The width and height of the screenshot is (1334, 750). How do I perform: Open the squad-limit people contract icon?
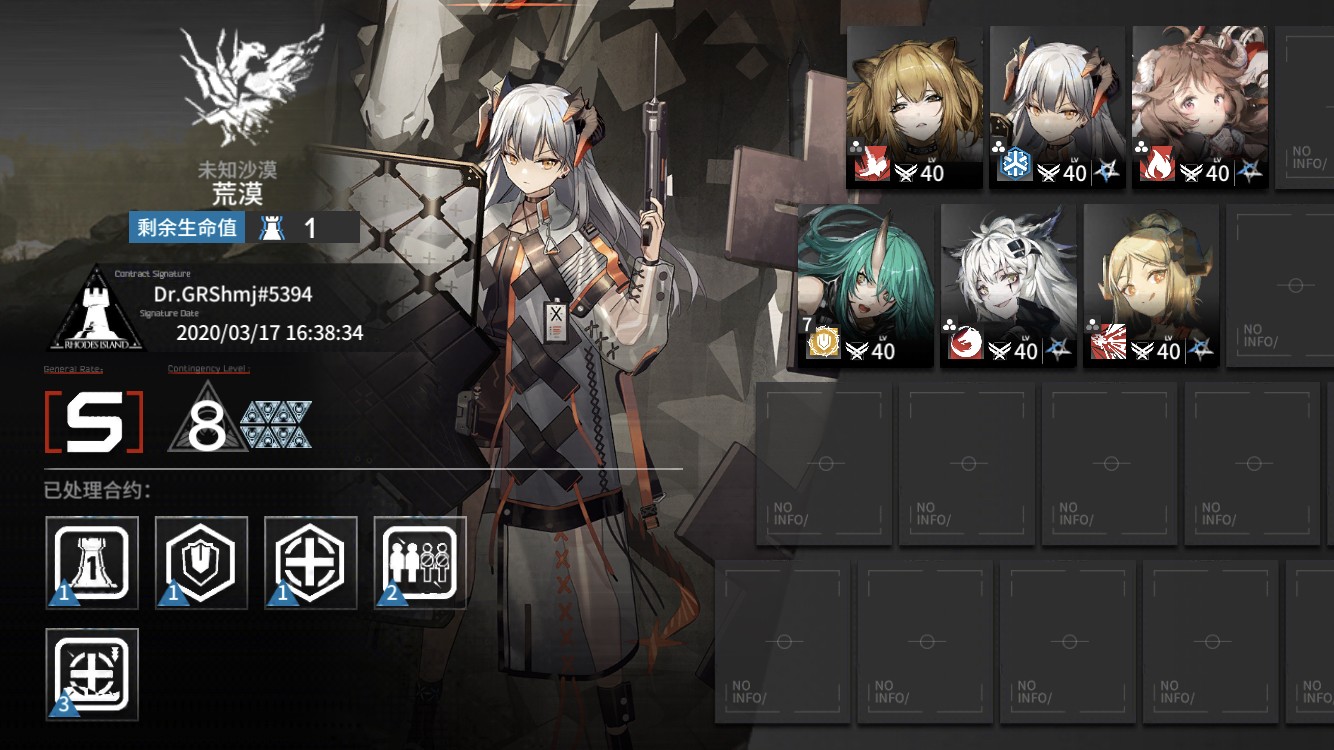point(420,563)
